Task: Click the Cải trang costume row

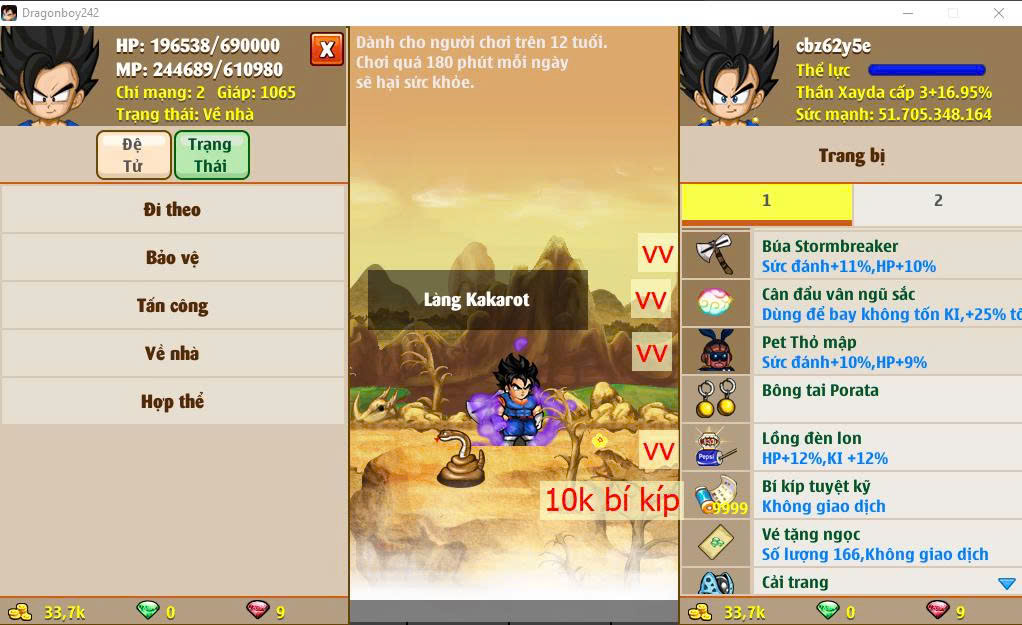Action: tap(850, 582)
